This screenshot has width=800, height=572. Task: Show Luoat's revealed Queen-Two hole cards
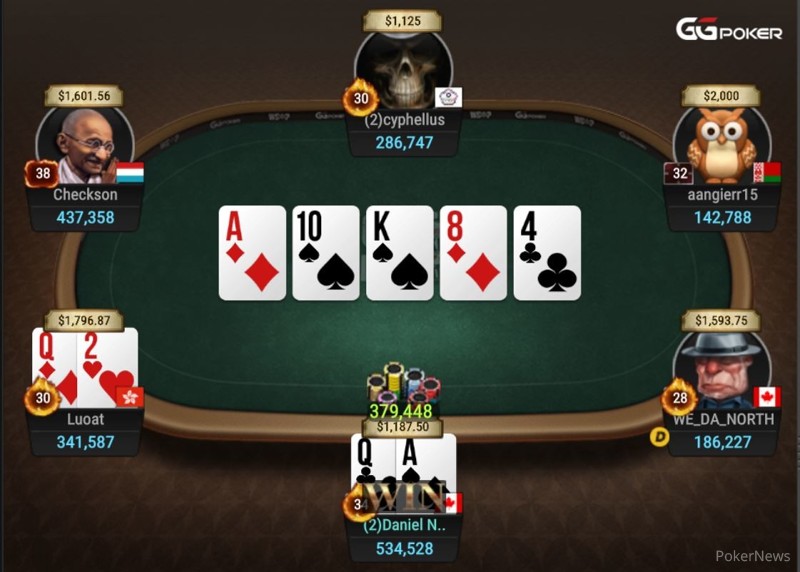[85, 366]
